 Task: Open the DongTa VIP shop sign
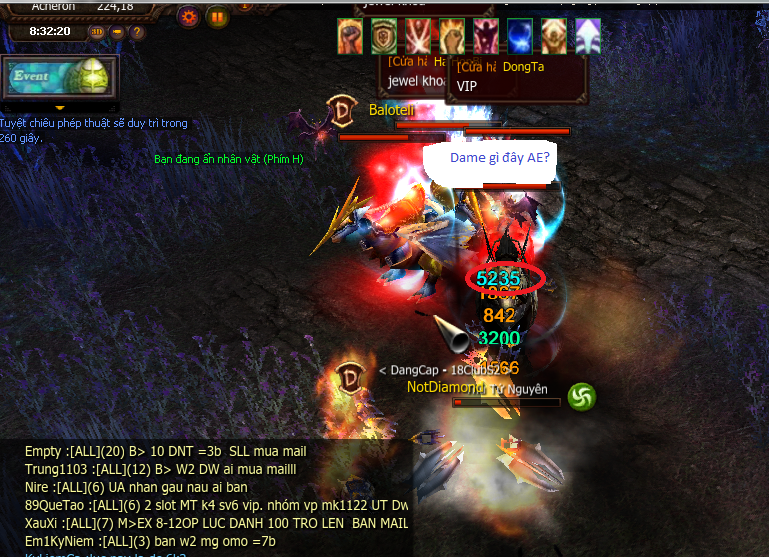[516, 78]
